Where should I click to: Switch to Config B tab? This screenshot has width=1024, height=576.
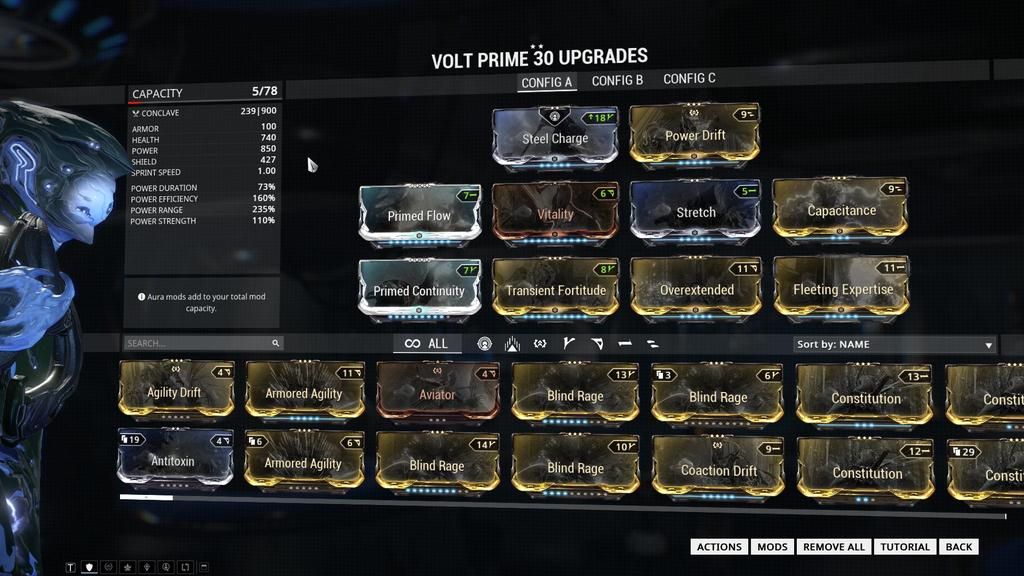(x=617, y=80)
